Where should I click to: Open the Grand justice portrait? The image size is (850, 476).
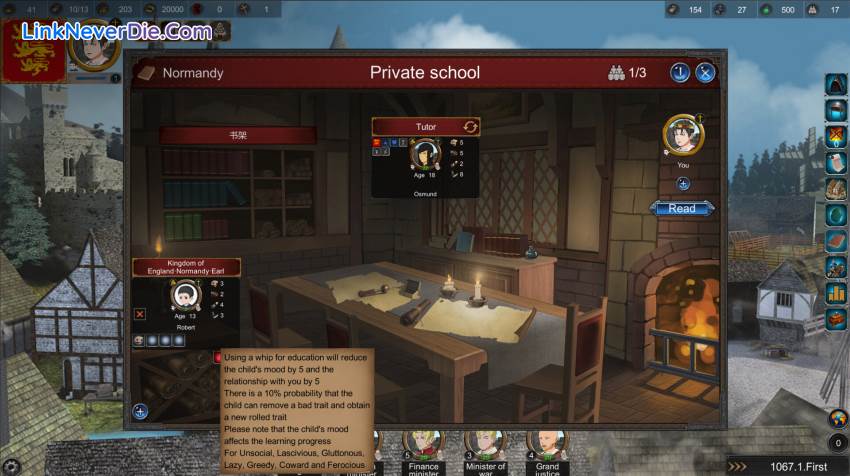coord(547,443)
